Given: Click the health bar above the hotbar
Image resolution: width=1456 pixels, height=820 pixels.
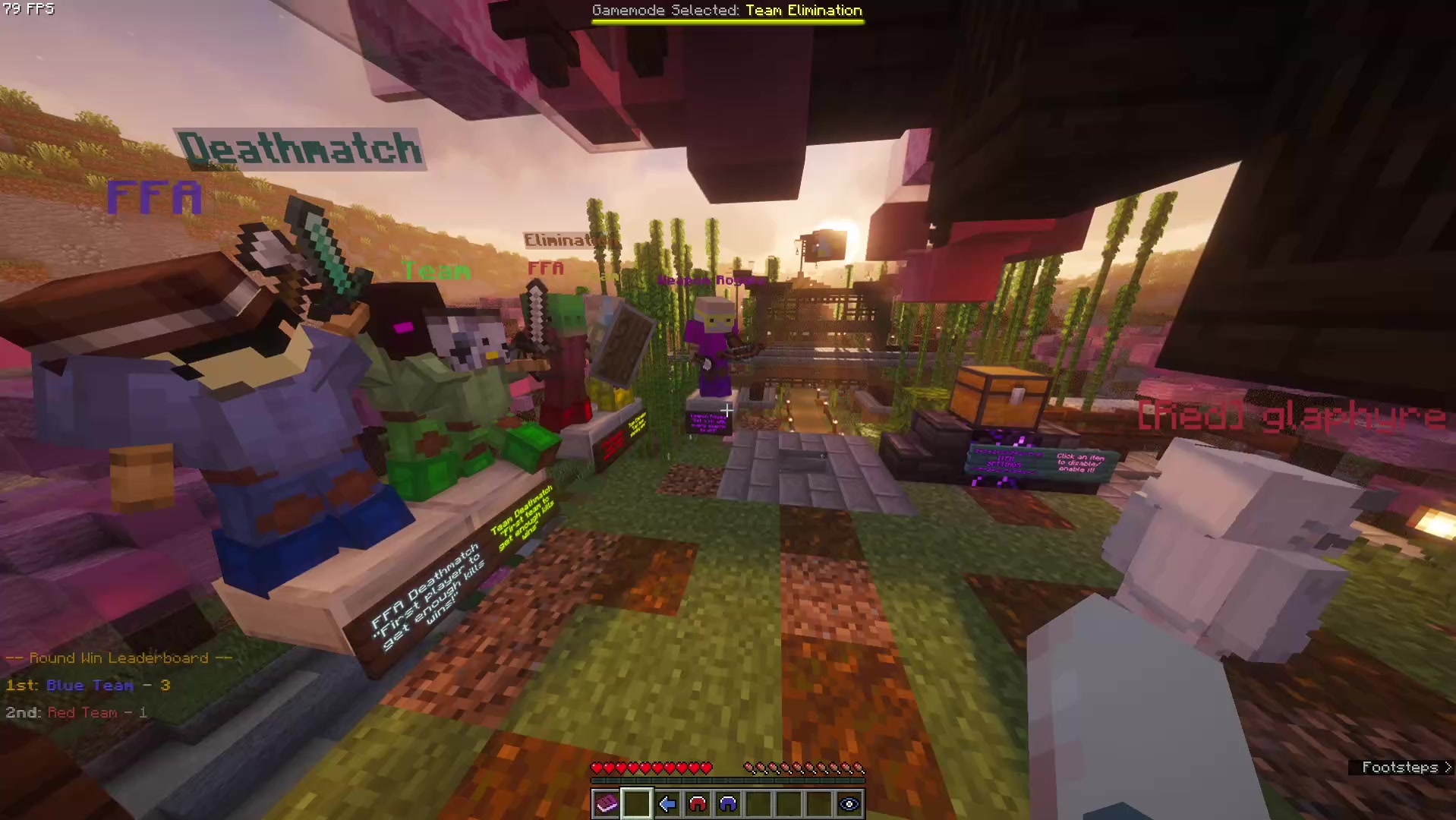Looking at the screenshot, I should [x=653, y=767].
